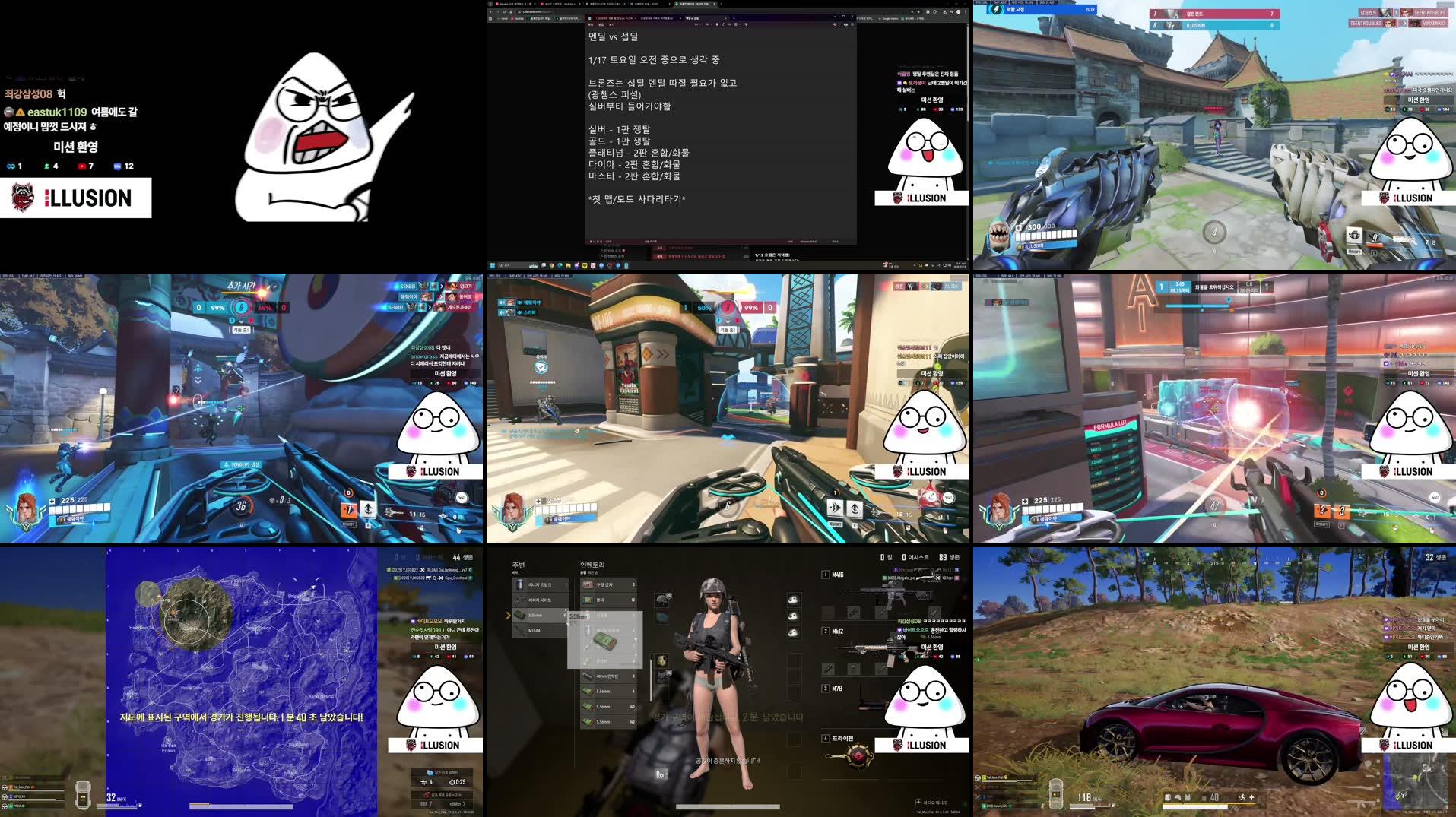This screenshot has width=1456, height=817.
Task: Apply bold formatting in the memo toolbar
Action: (717, 24)
